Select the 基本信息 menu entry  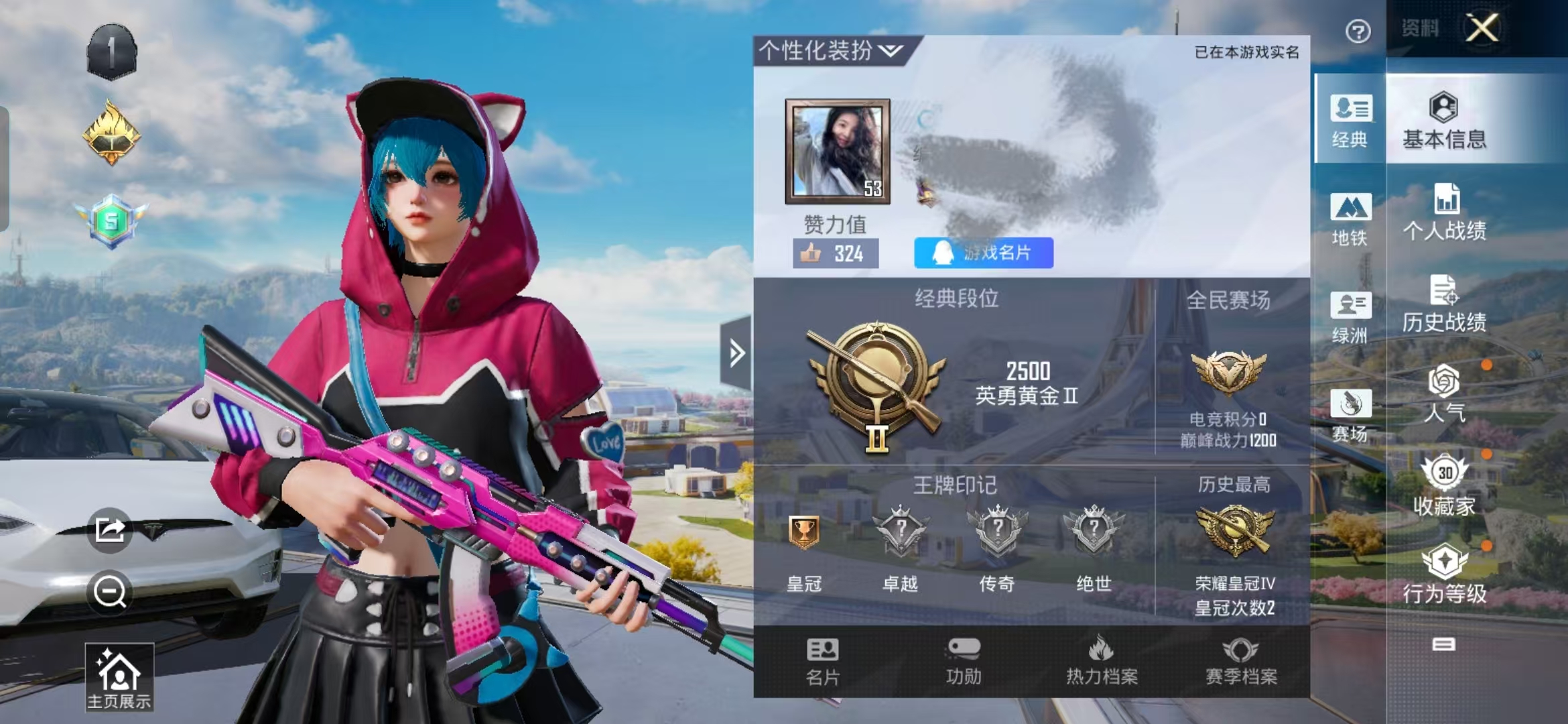tap(1444, 121)
